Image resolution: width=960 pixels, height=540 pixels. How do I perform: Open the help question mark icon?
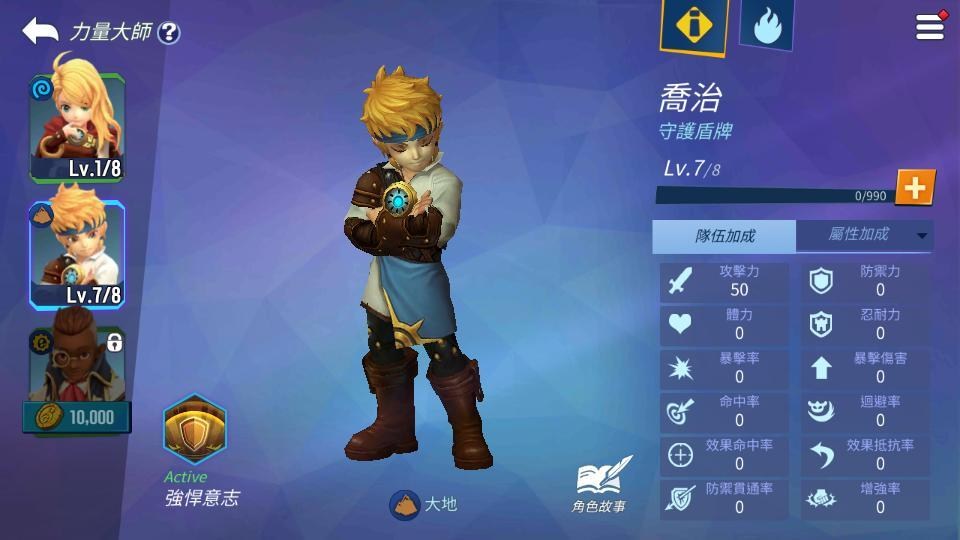coord(169,33)
